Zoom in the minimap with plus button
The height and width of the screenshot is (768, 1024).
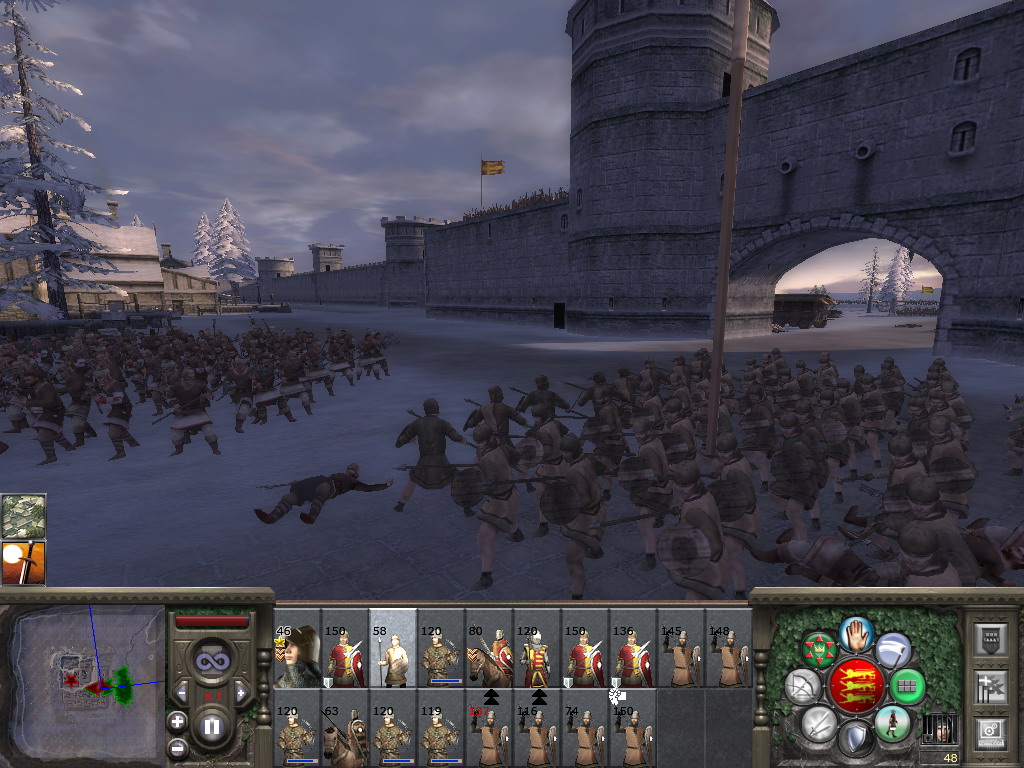pyautogui.click(x=177, y=721)
